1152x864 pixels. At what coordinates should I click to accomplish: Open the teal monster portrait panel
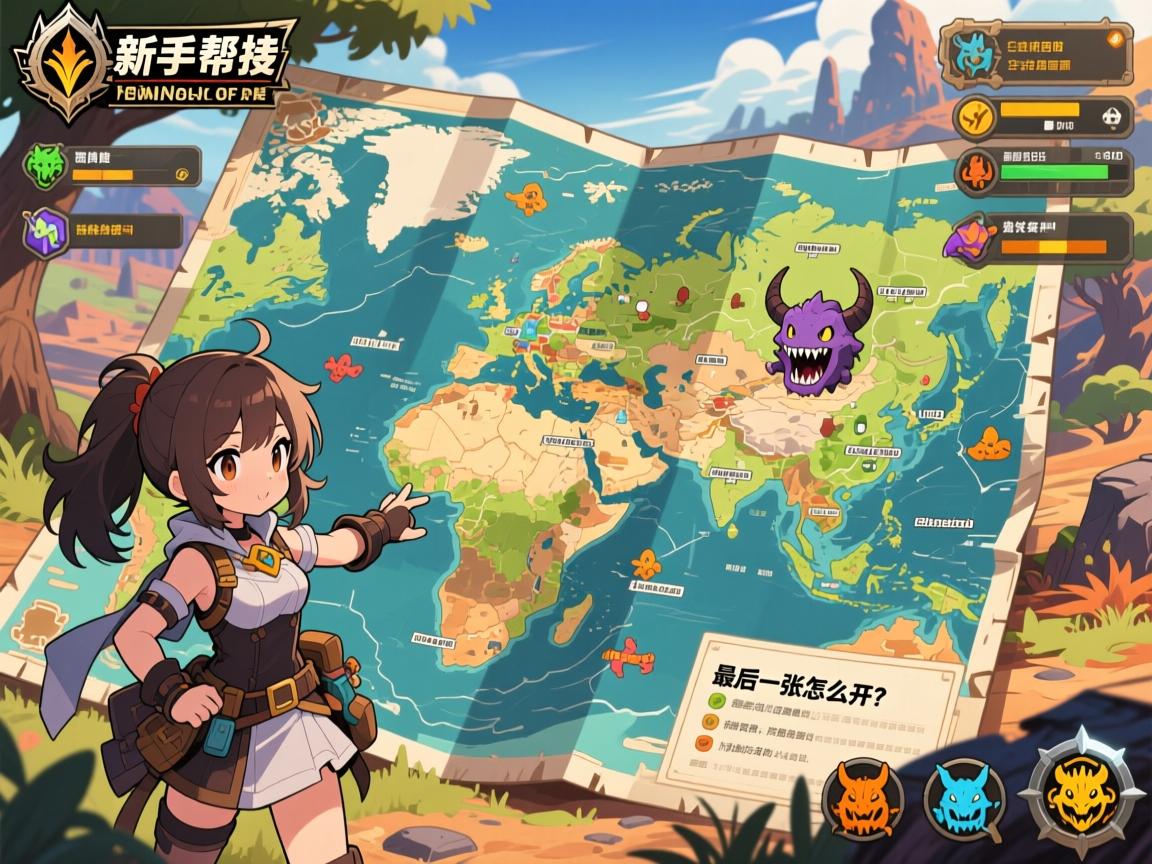point(971,54)
